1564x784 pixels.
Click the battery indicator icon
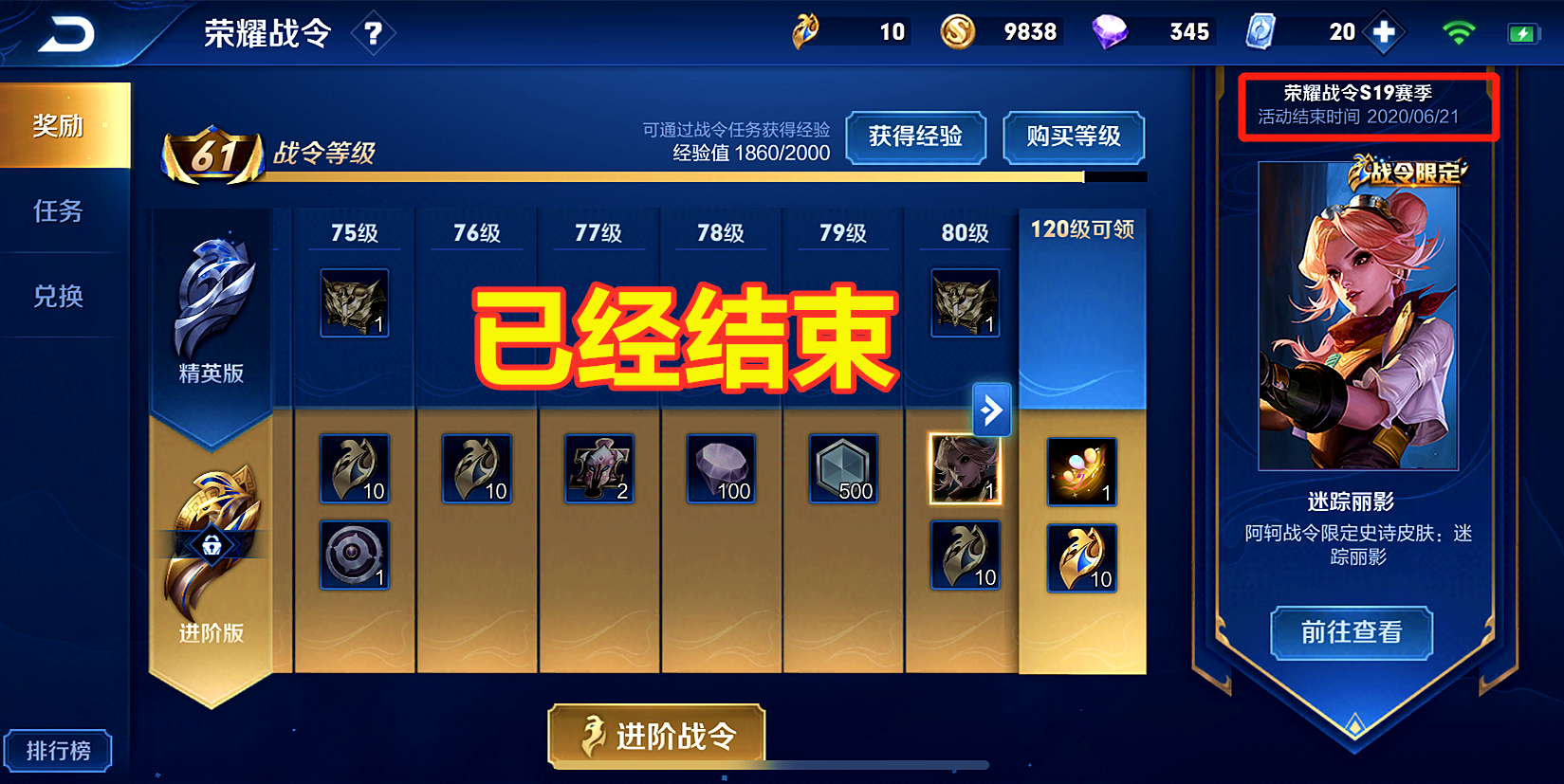(1522, 31)
